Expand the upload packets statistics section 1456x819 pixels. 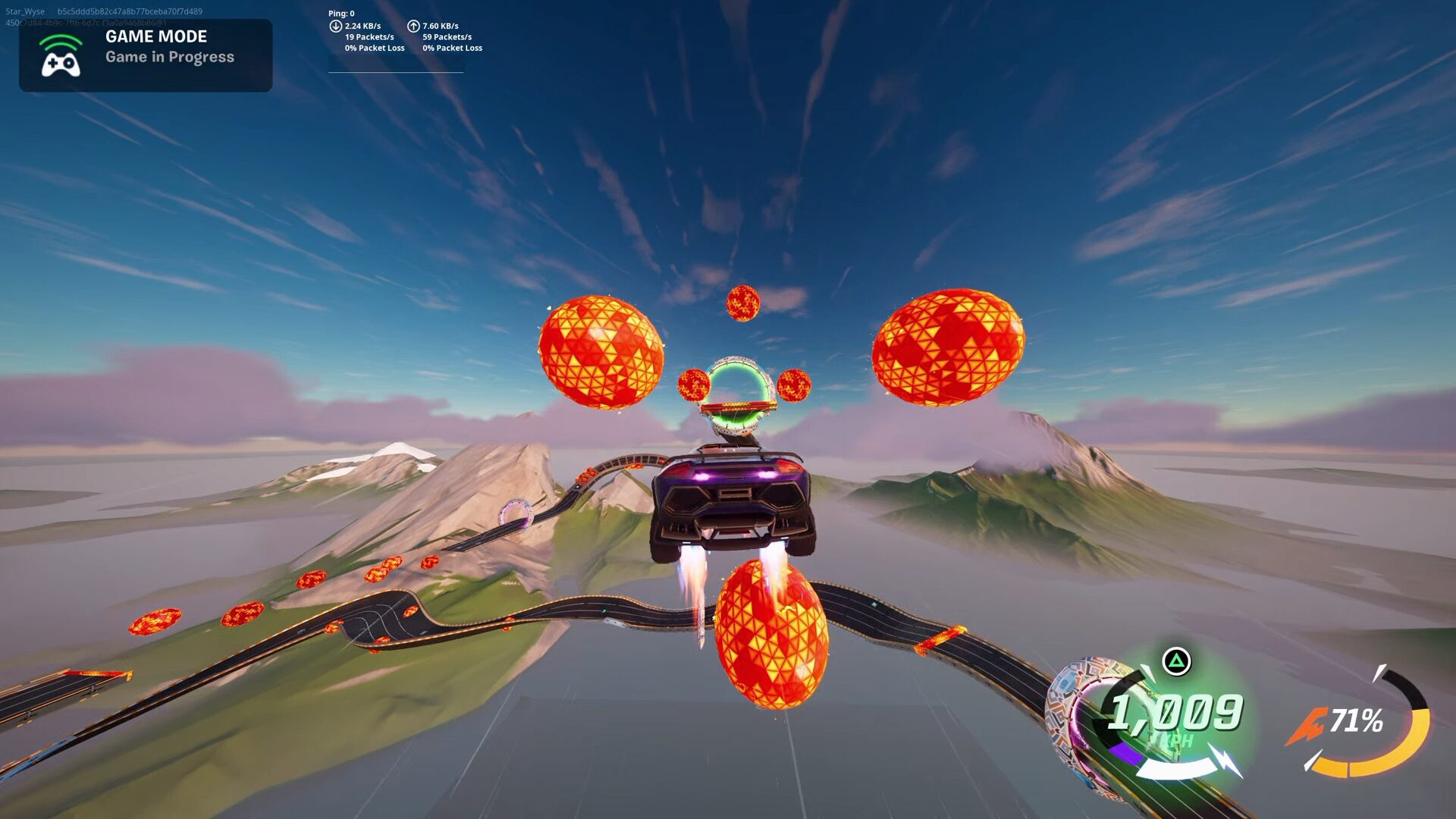446,36
